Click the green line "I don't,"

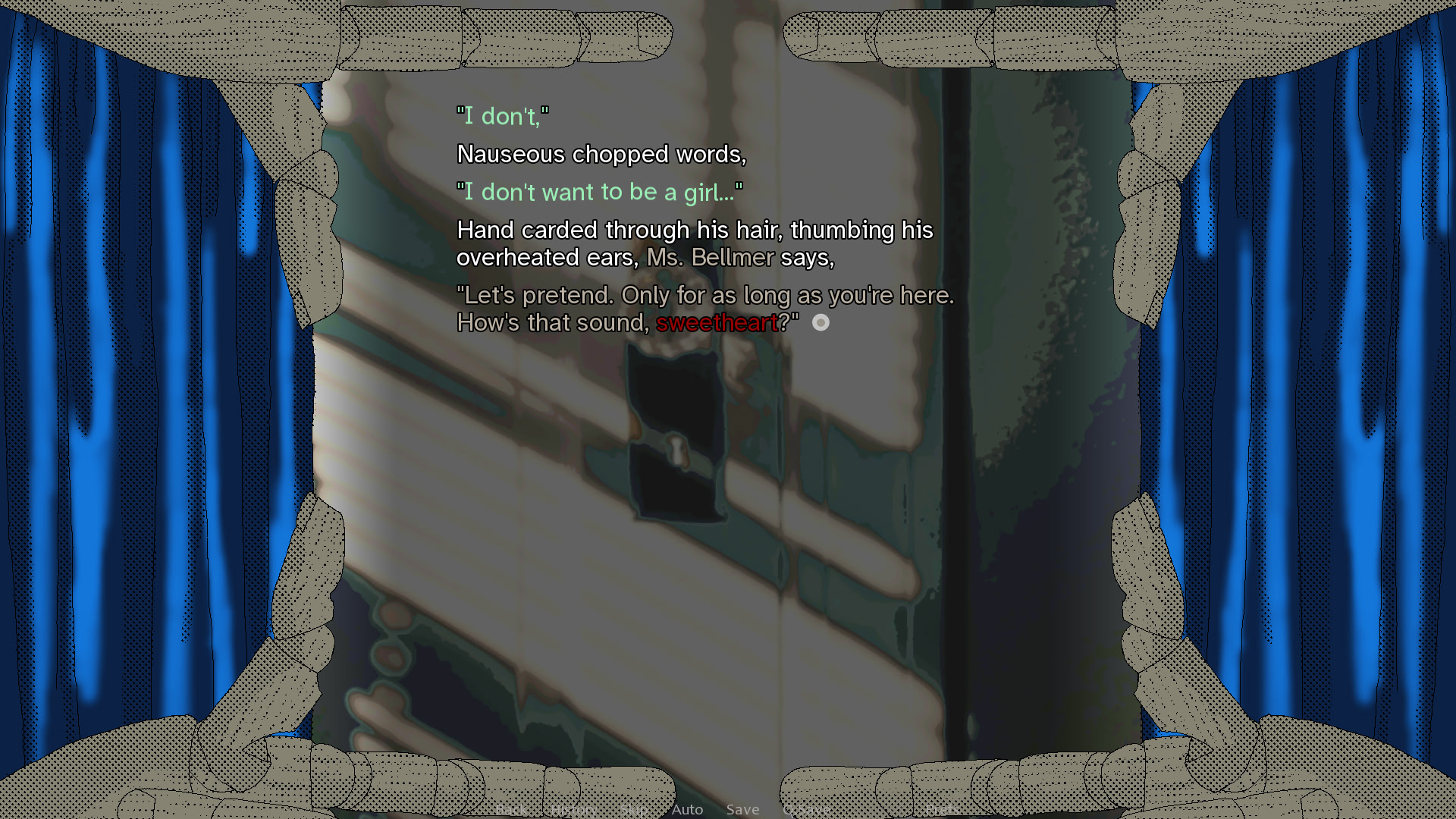point(503,116)
